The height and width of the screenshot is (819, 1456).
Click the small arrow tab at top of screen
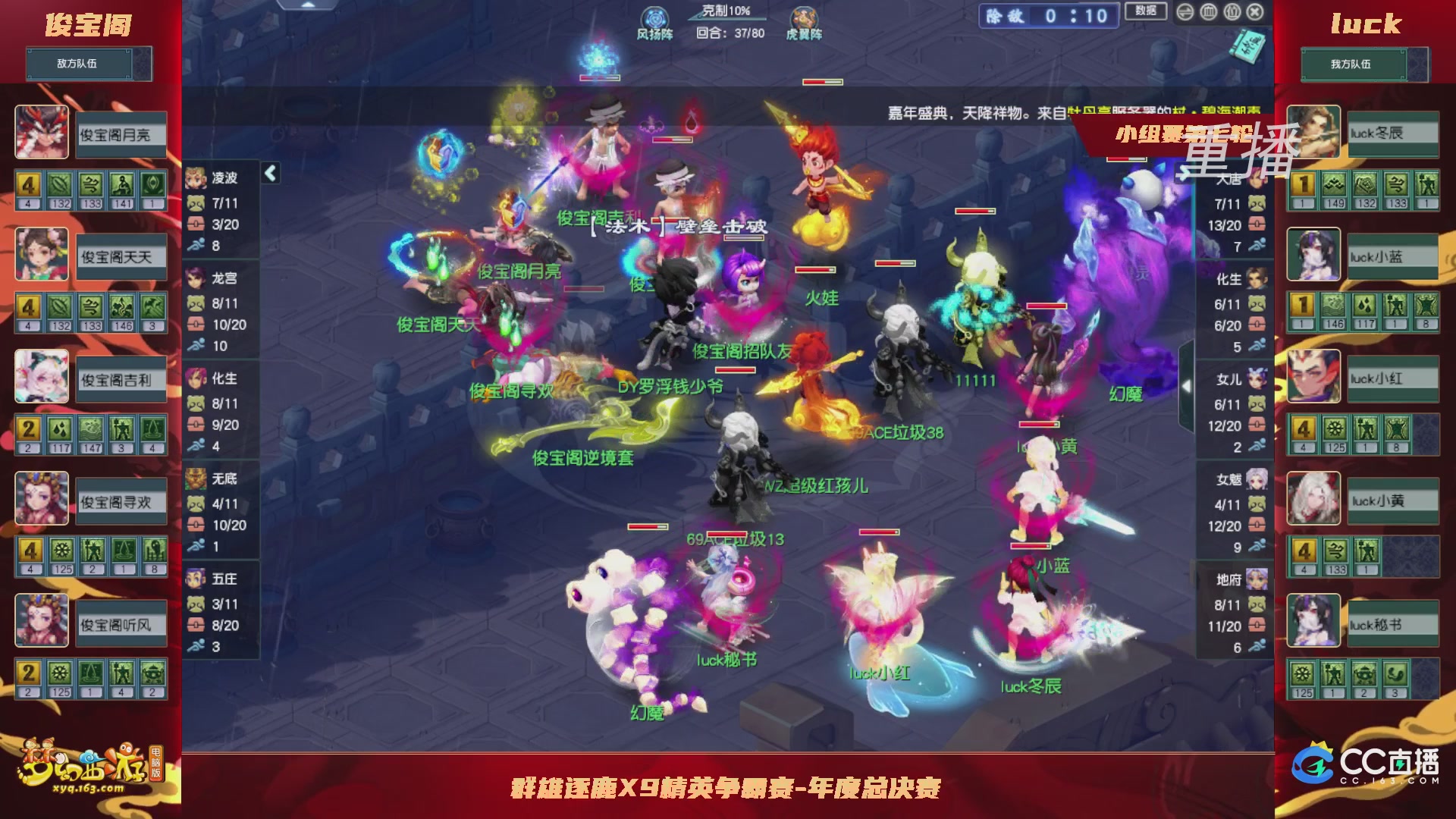click(x=307, y=5)
